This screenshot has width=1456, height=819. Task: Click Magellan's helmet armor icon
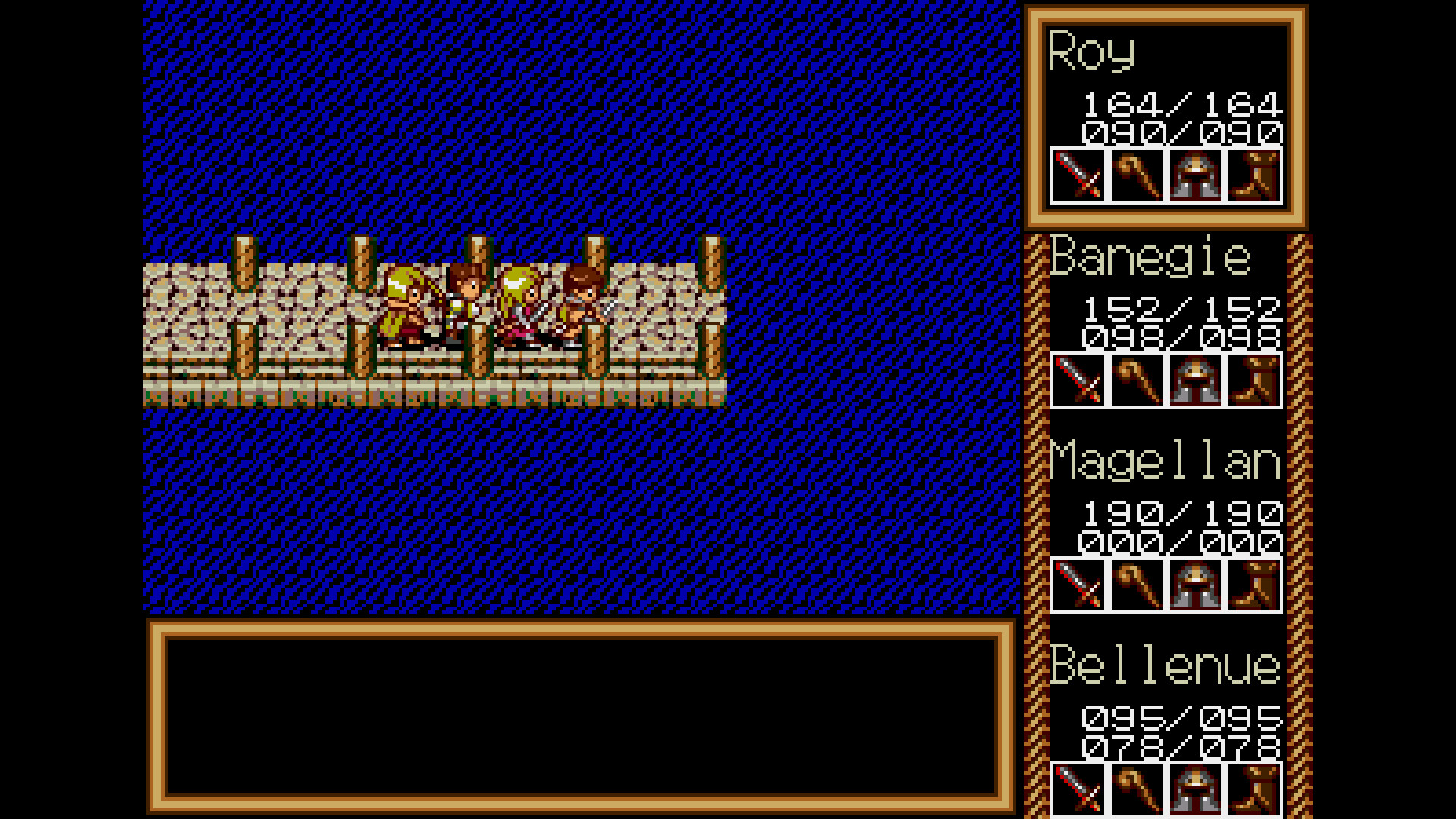click(1195, 584)
